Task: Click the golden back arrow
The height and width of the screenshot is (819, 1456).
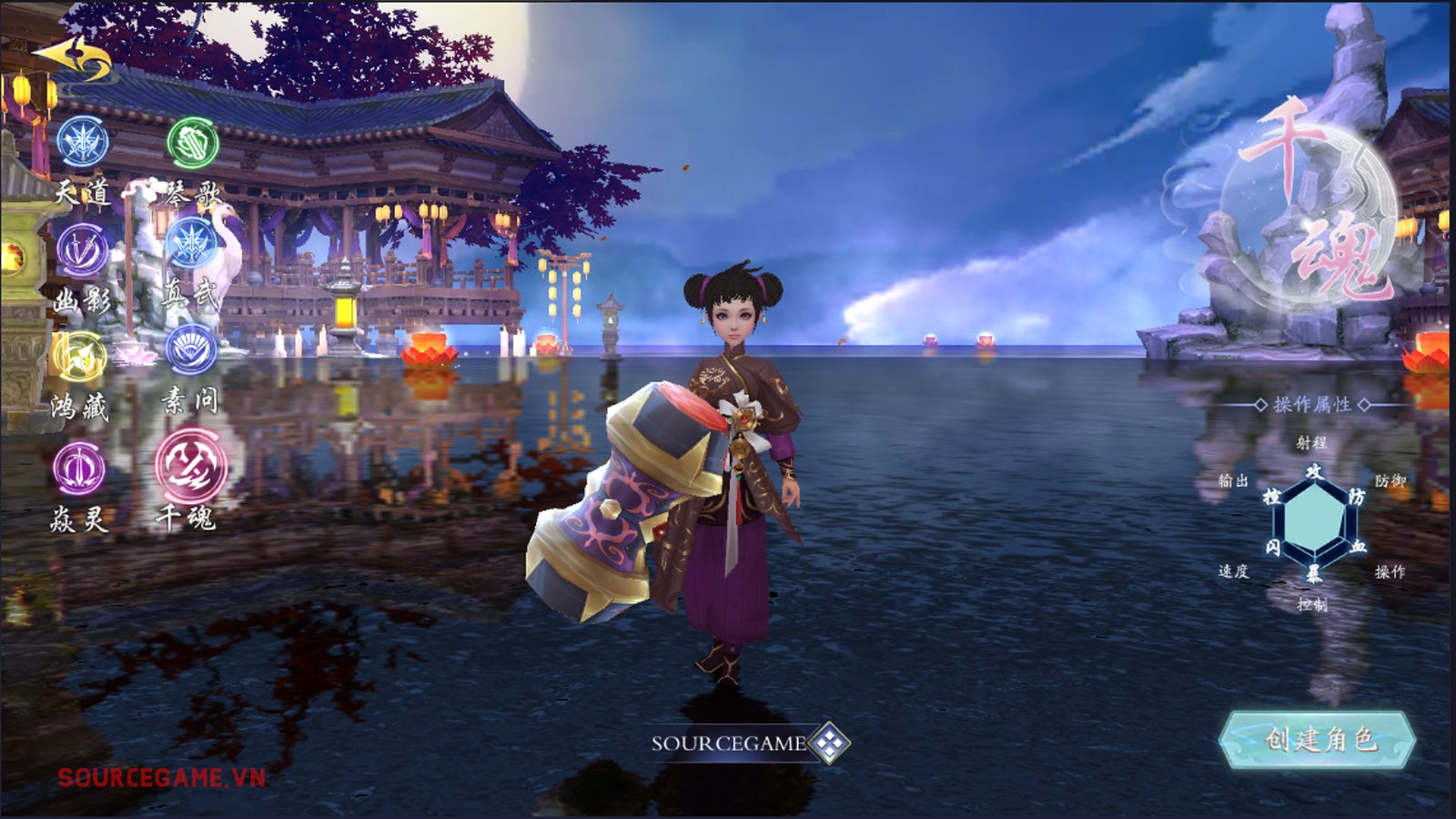Action: pos(75,58)
